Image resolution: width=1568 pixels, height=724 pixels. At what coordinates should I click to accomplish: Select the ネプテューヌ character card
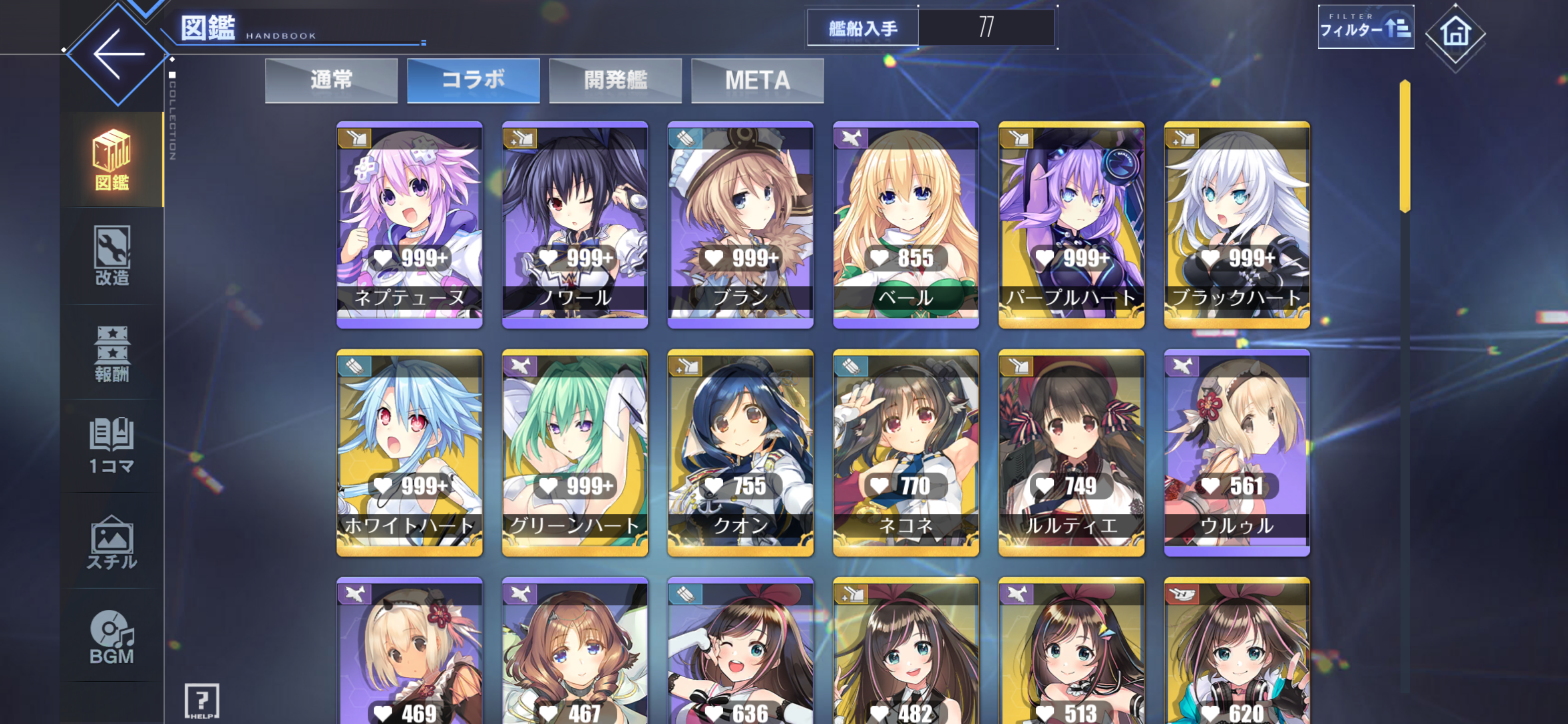(x=410, y=224)
